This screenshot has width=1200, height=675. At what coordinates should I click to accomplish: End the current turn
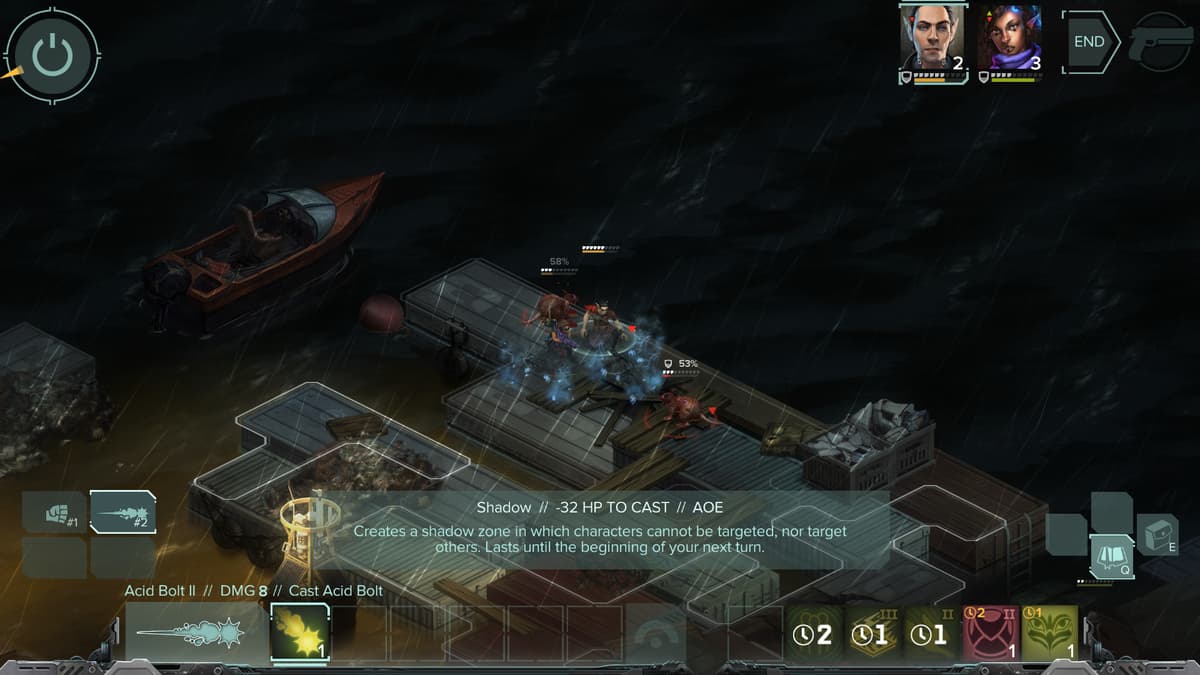tap(1090, 42)
